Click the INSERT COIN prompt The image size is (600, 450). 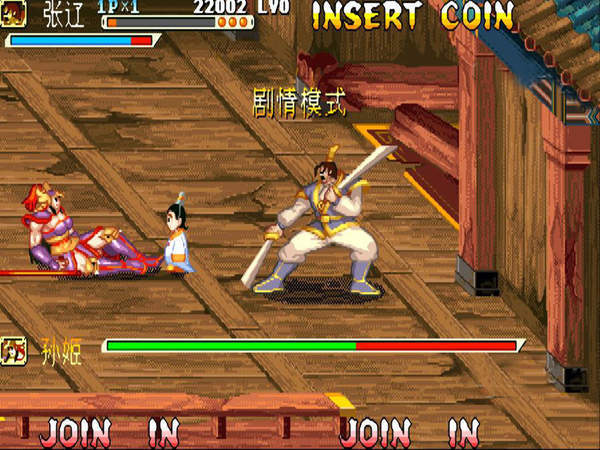point(412,16)
